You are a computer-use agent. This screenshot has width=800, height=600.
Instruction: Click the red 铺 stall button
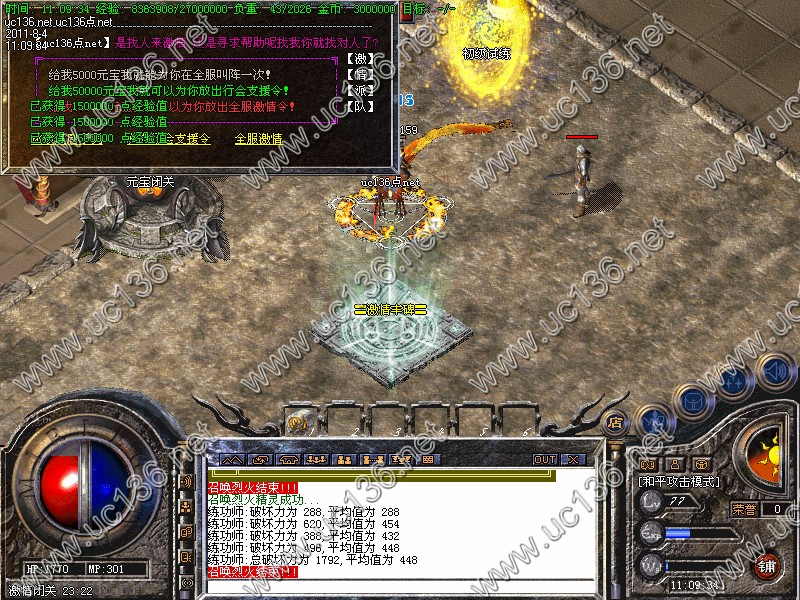pyautogui.click(x=766, y=565)
